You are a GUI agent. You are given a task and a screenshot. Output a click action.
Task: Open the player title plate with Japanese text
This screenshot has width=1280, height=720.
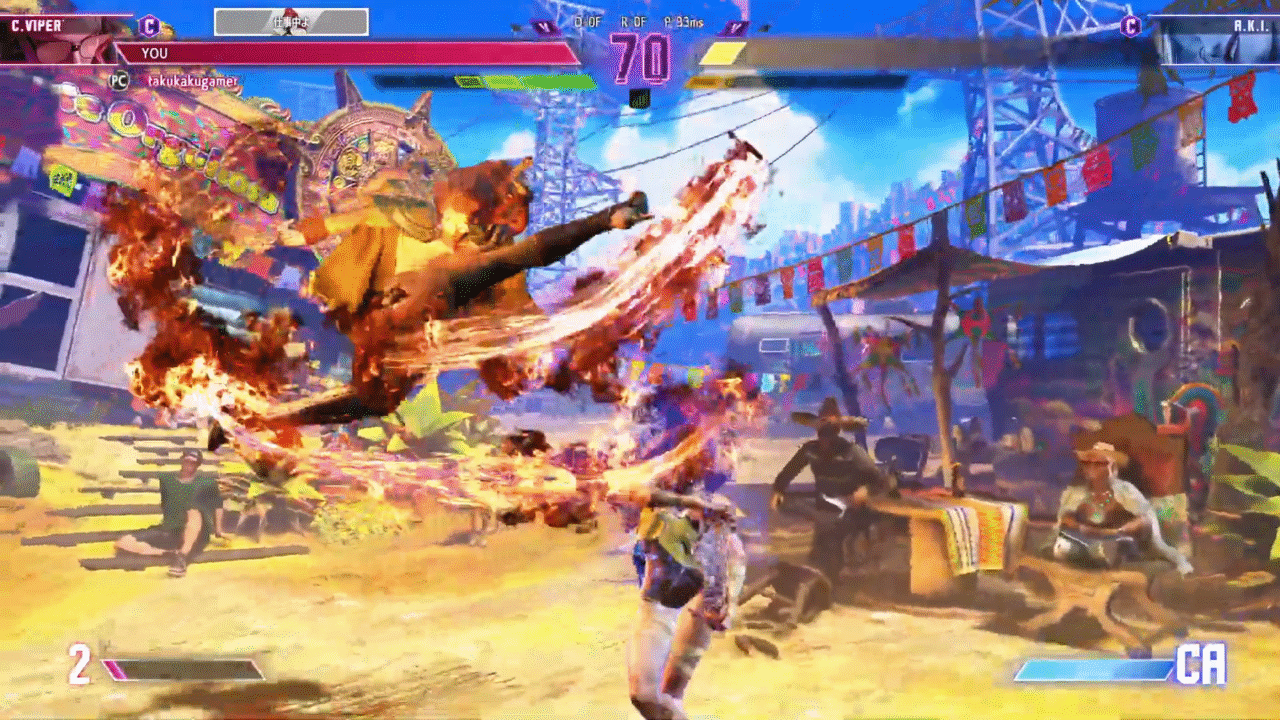pyautogui.click(x=291, y=22)
